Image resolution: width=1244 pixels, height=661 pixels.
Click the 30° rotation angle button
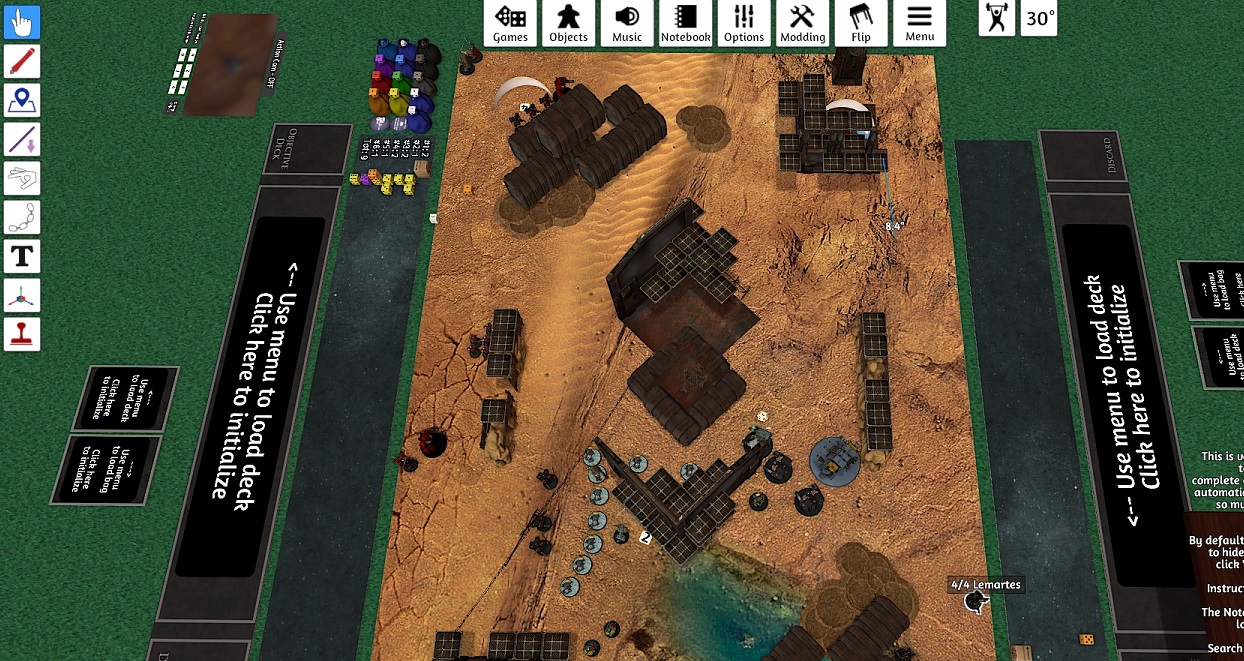click(1040, 19)
